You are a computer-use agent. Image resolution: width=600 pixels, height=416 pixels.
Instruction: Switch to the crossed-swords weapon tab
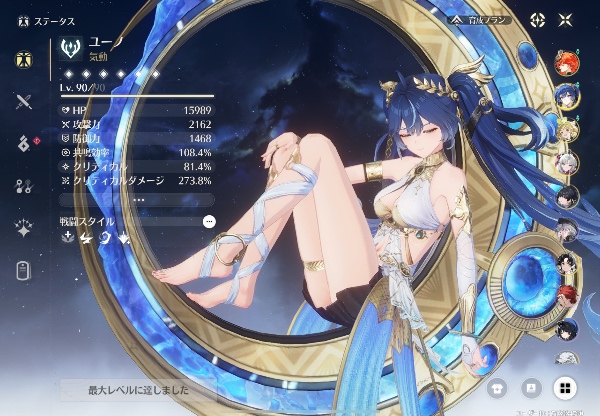[23, 100]
